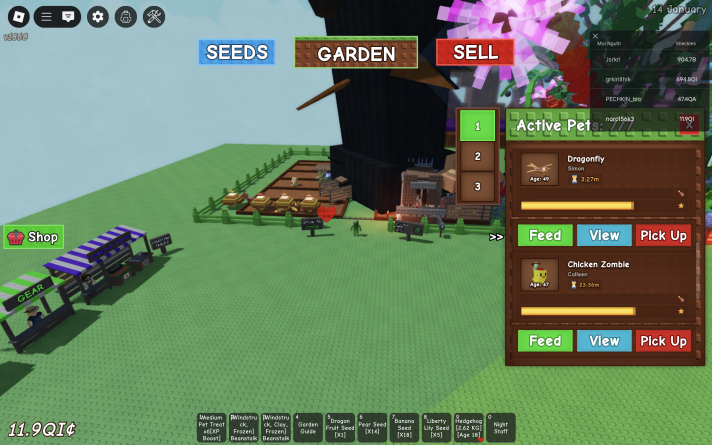Switch to pet loadout tab 2
712x445 pixels.
point(477,156)
